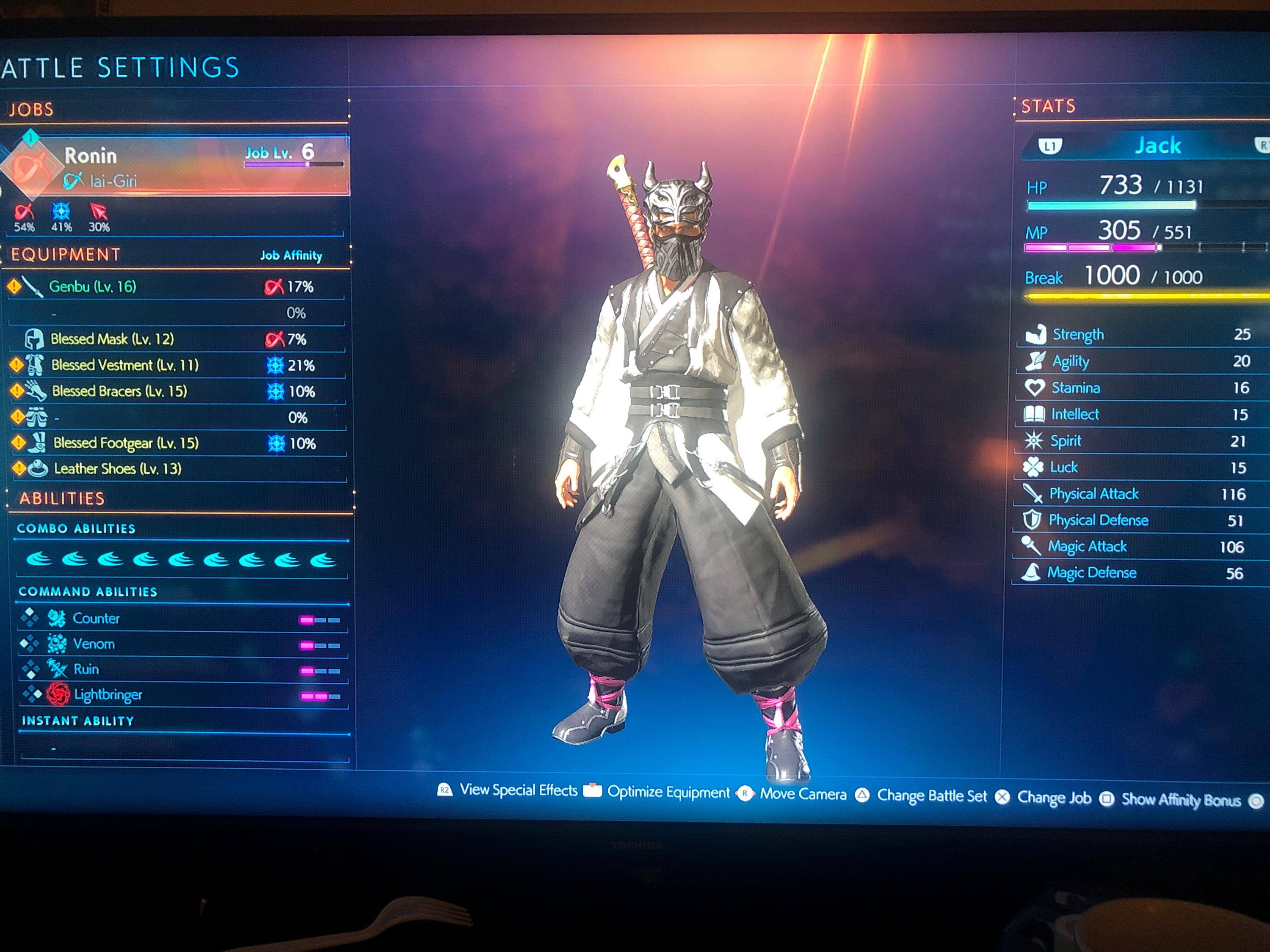Toggle Show Affinity Bonus

[x=1180, y=800]
